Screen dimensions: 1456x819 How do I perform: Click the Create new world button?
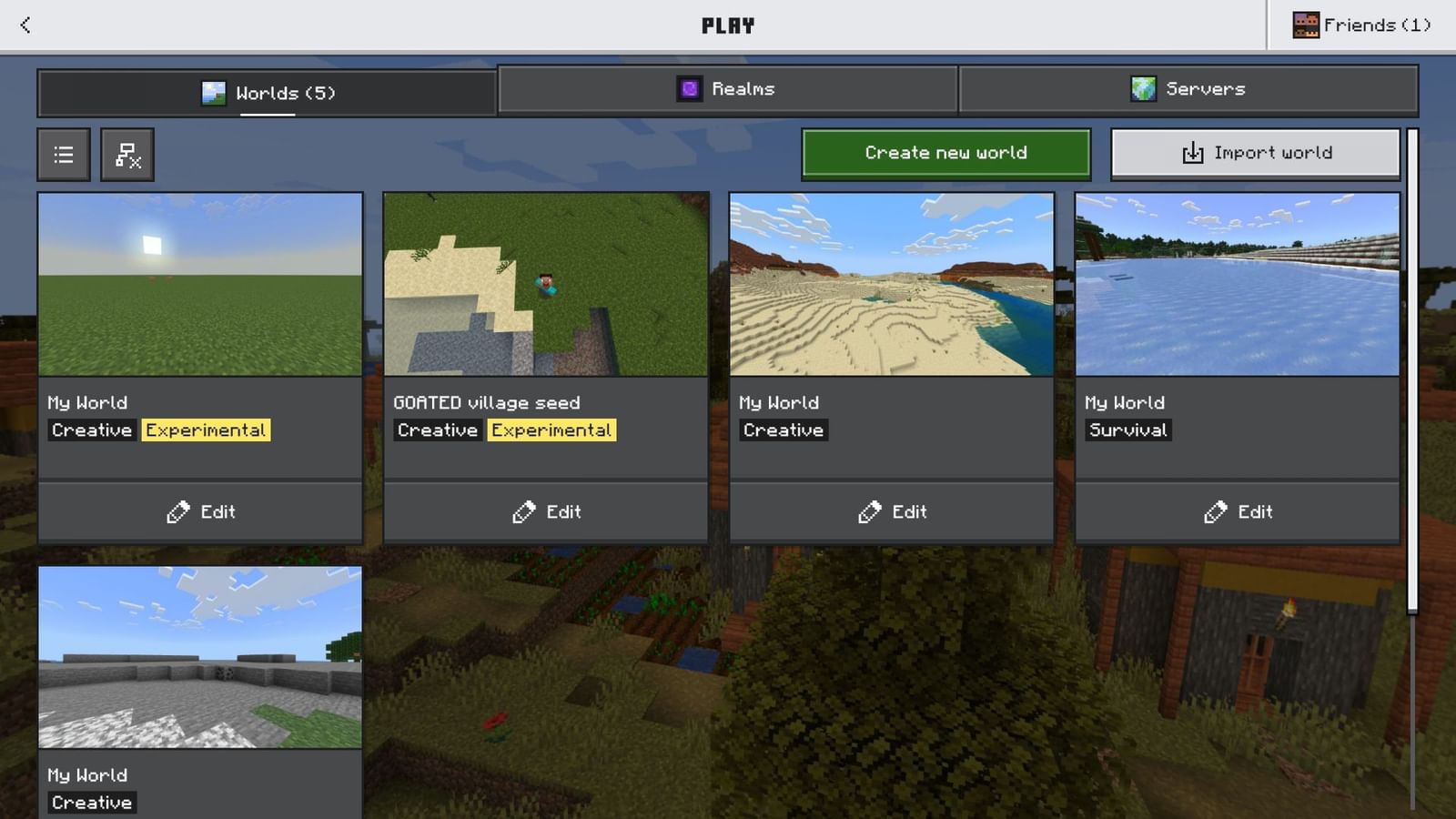[x=945, y=152]
